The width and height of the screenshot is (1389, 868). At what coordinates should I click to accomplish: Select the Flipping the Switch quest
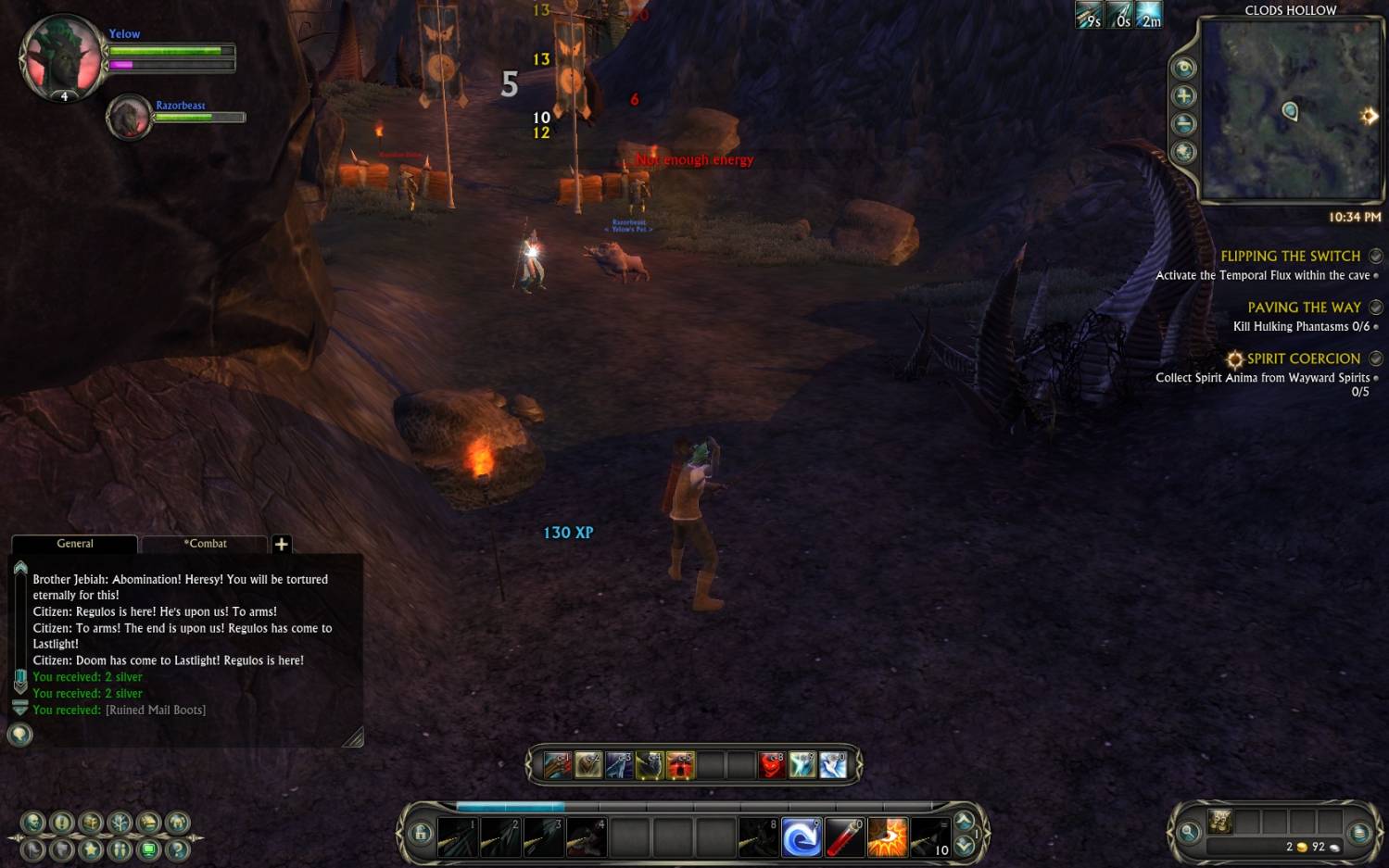(1290, 257)
